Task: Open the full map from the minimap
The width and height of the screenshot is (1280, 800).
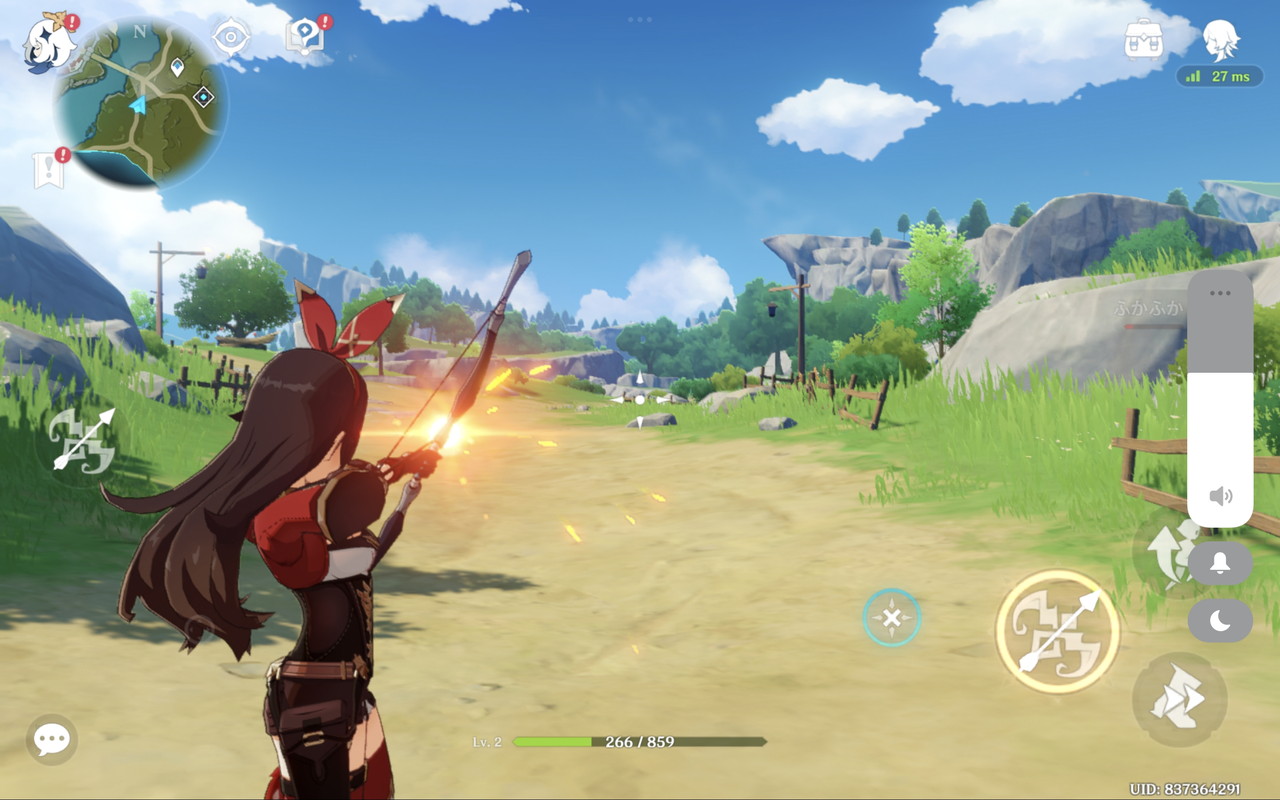Action: click(x=140, y=103)
